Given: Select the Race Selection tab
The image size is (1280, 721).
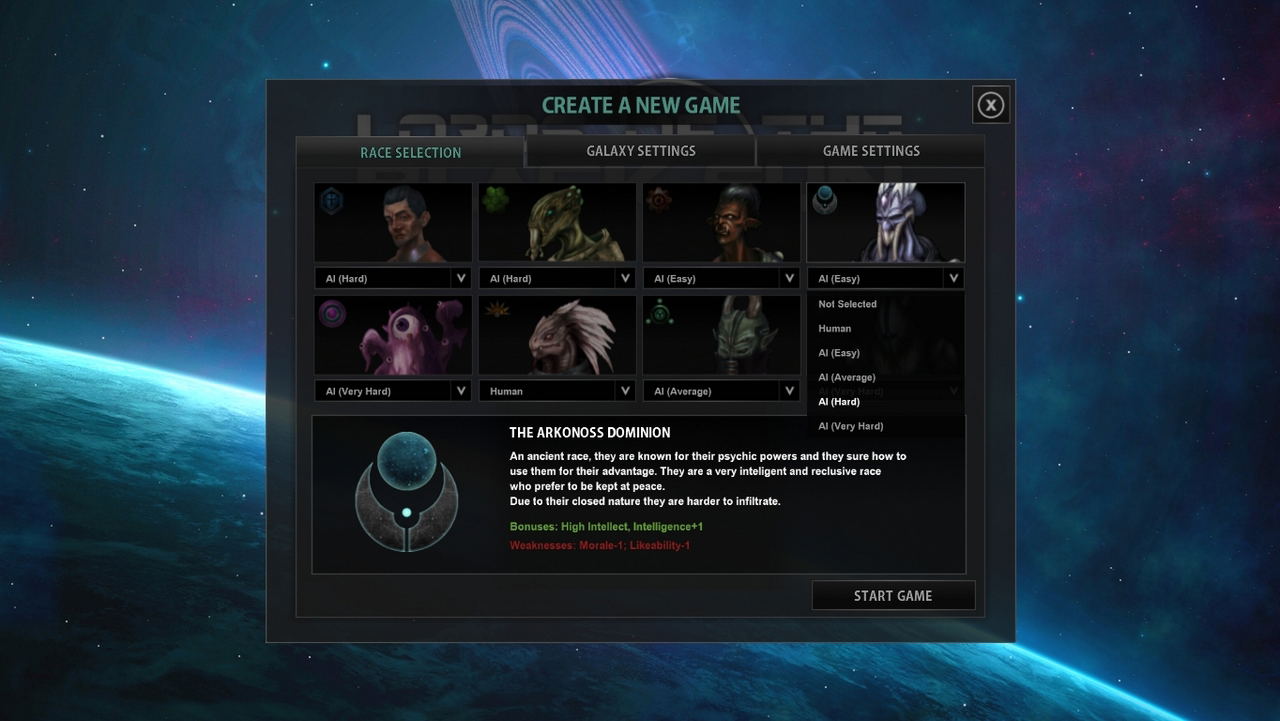Looking at the screenshot, I should 410,152.
